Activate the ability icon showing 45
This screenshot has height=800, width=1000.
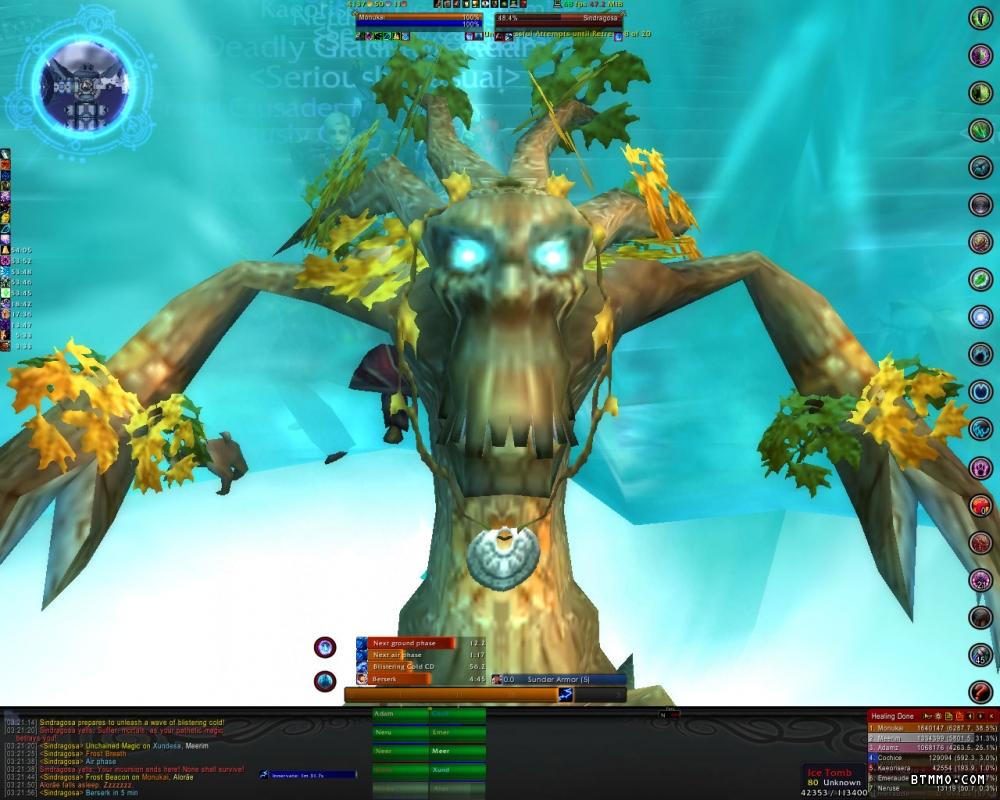pos(981,655)
